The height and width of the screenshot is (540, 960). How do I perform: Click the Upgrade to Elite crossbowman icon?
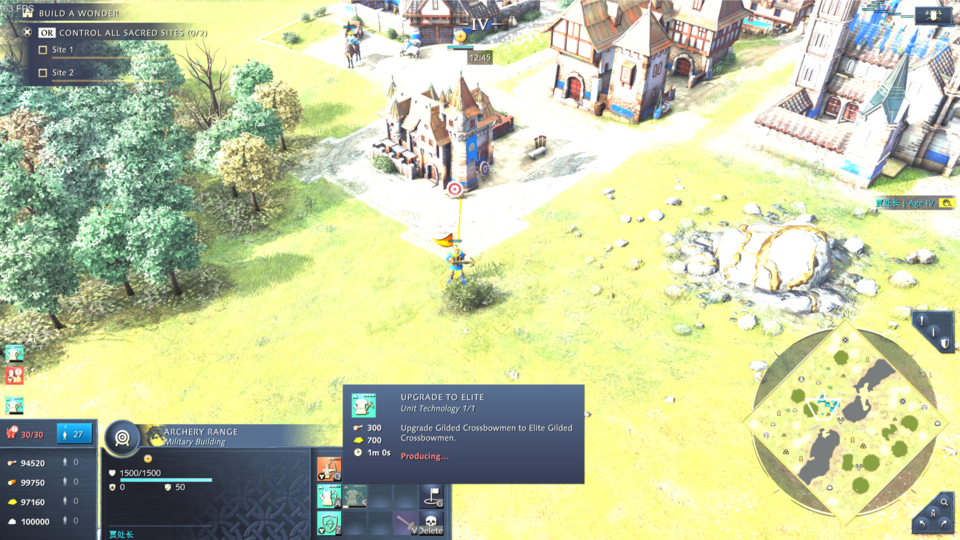pos(329,495)
